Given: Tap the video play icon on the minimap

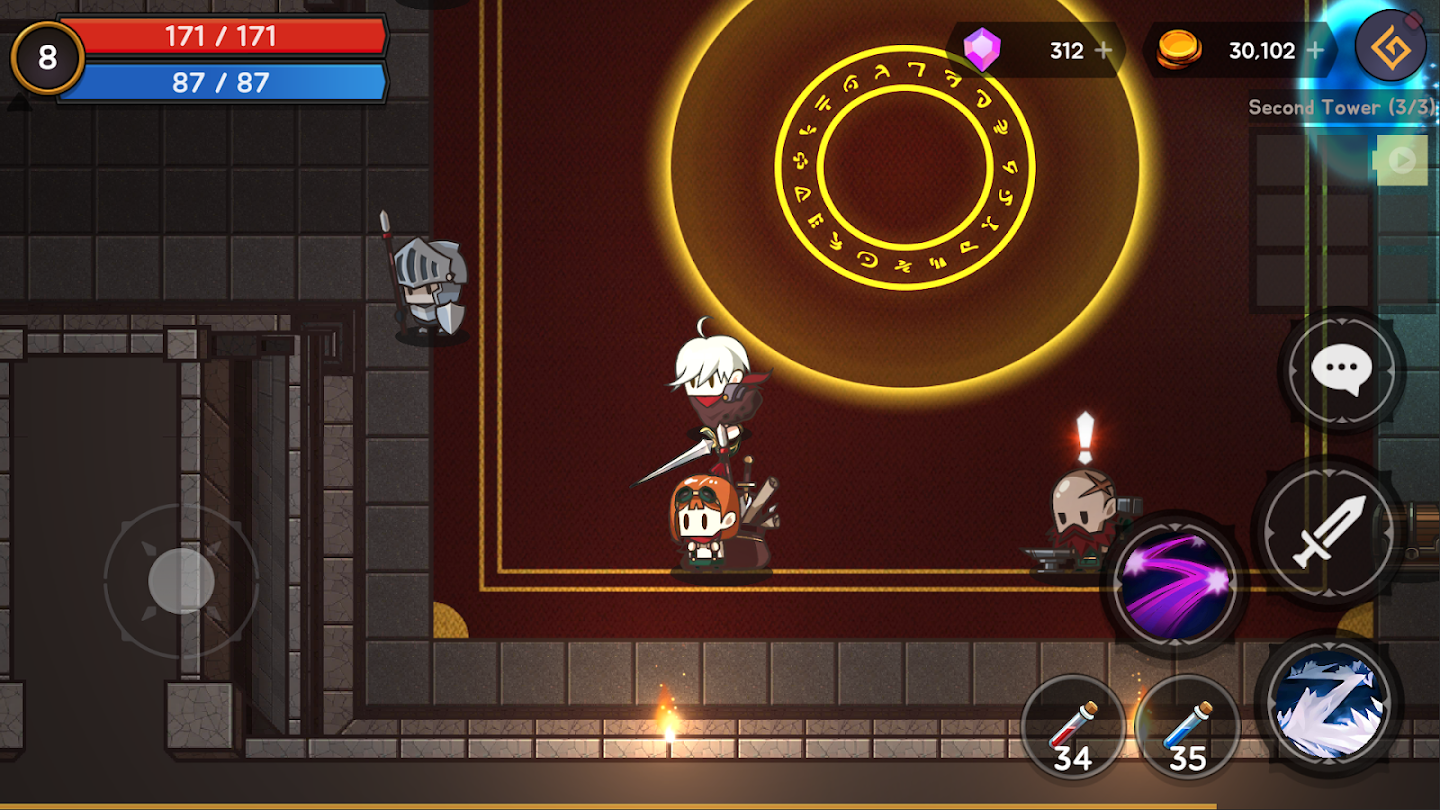Looking at the screenshot, I should pos(1401,160).
